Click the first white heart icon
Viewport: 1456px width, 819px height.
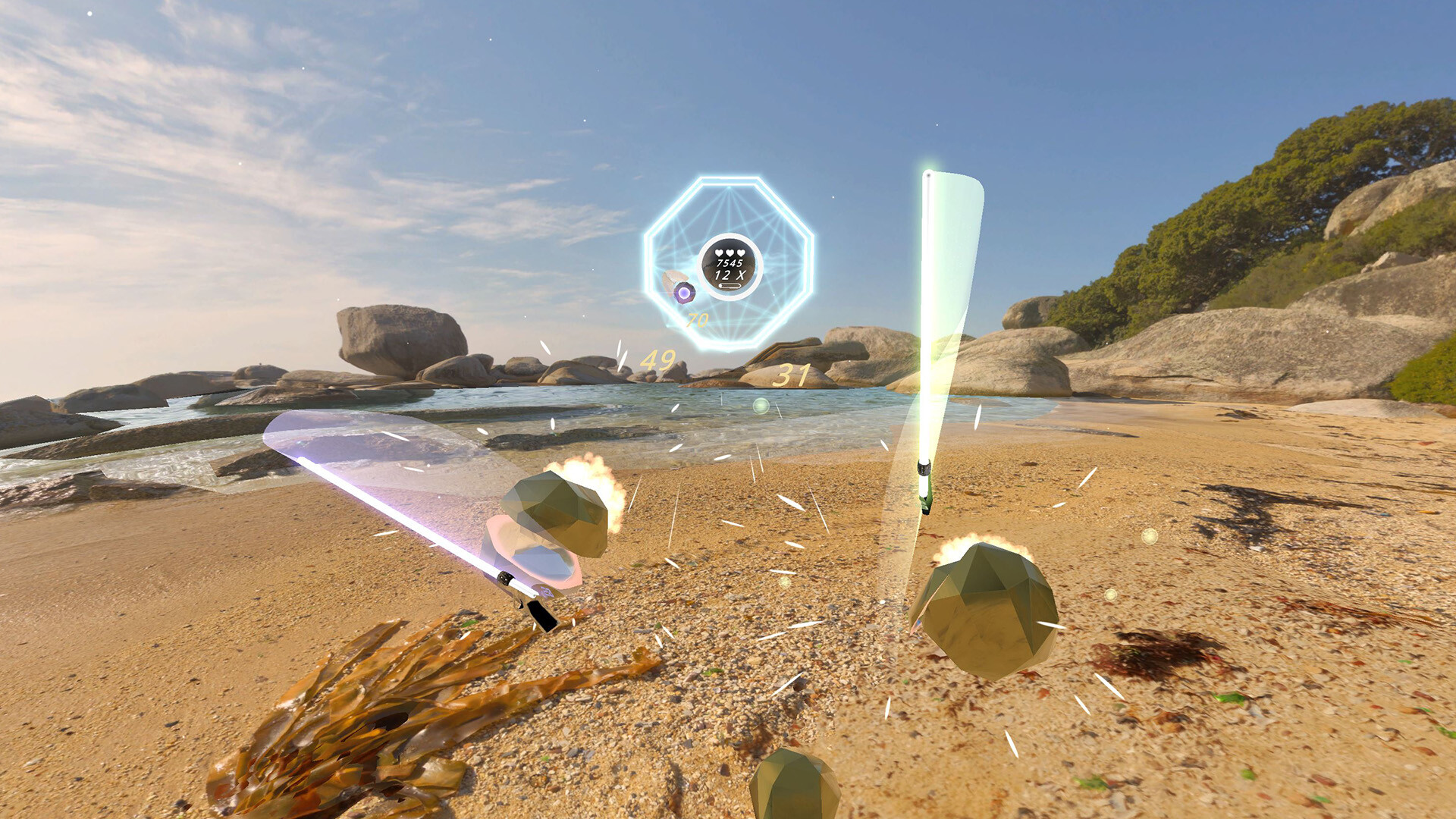click(718, 253)
